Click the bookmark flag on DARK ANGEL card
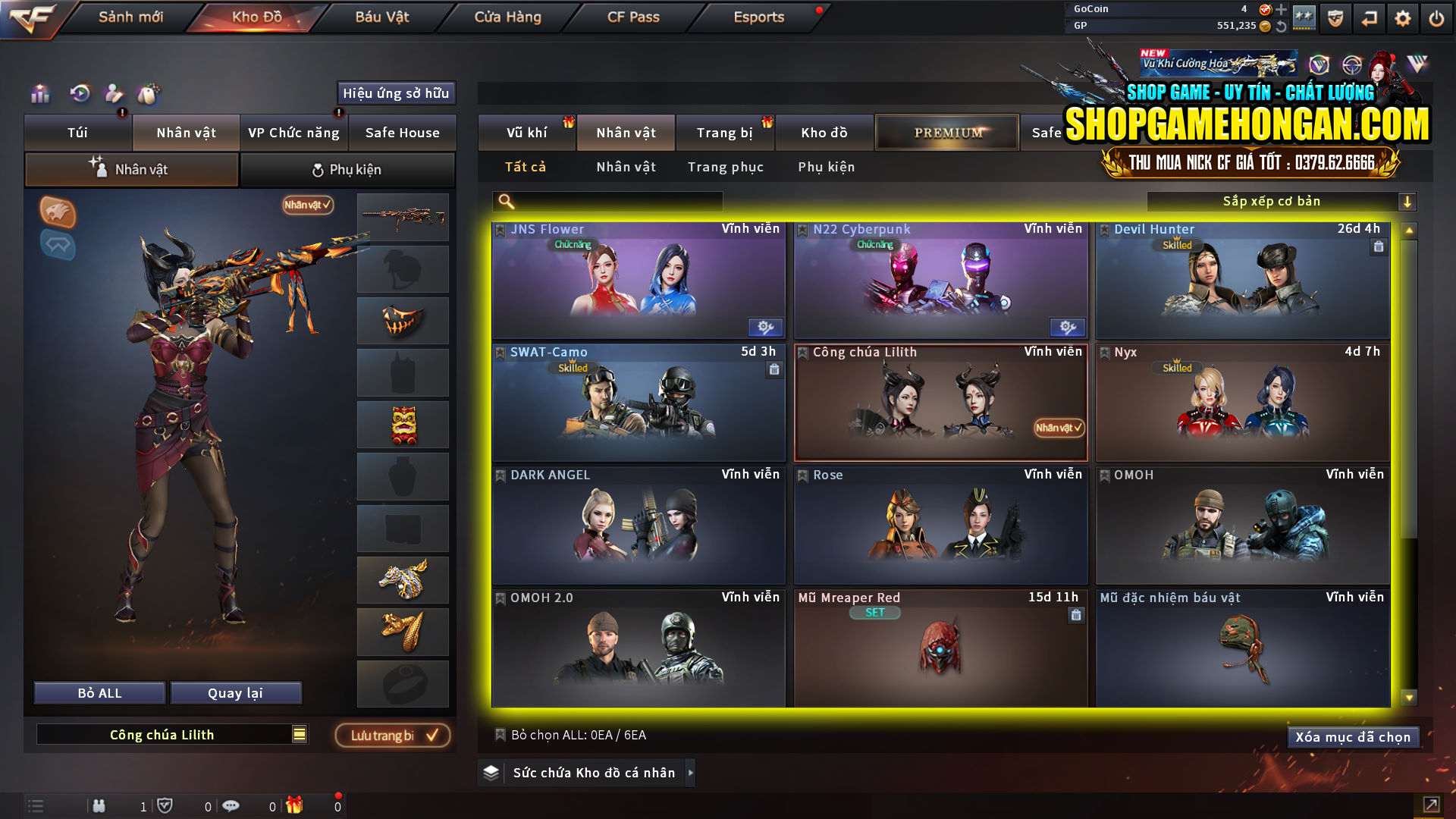Screen dimensions: 1456x819 click(x=499, y=475)
